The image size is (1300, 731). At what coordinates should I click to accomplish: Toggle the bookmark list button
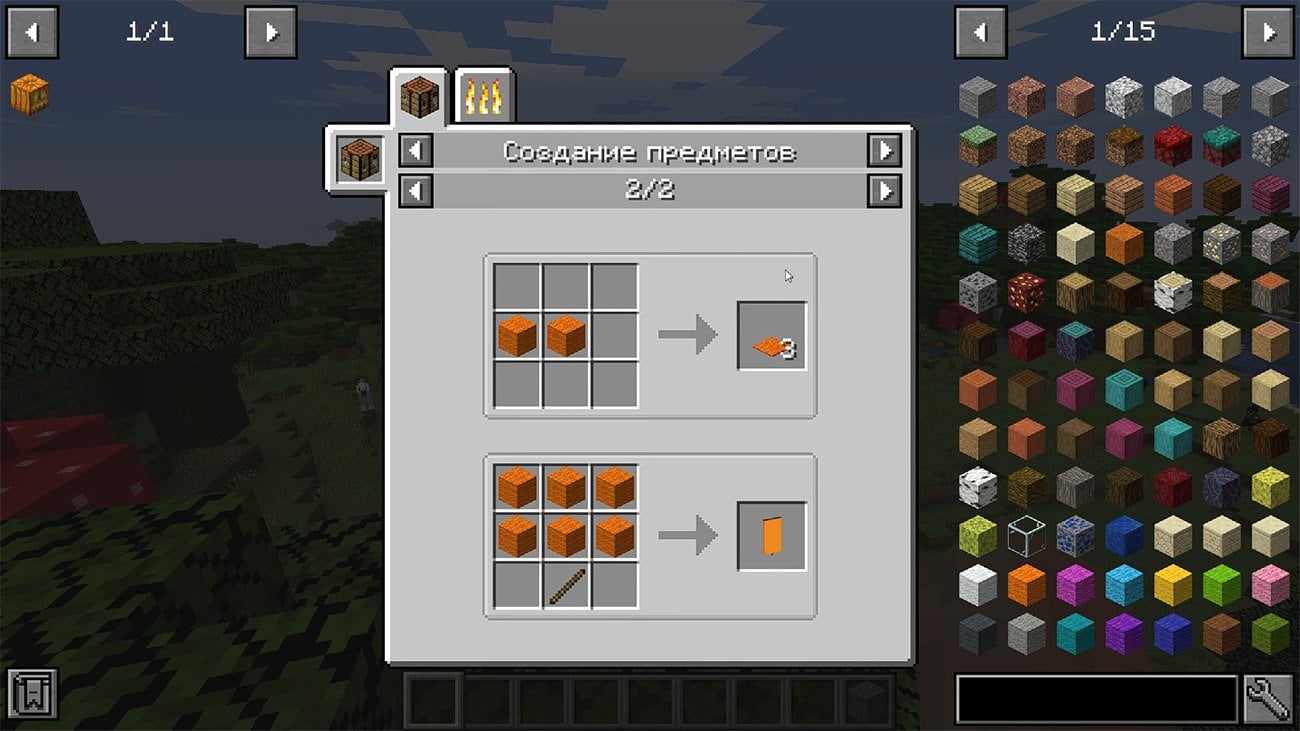[31, 694]
